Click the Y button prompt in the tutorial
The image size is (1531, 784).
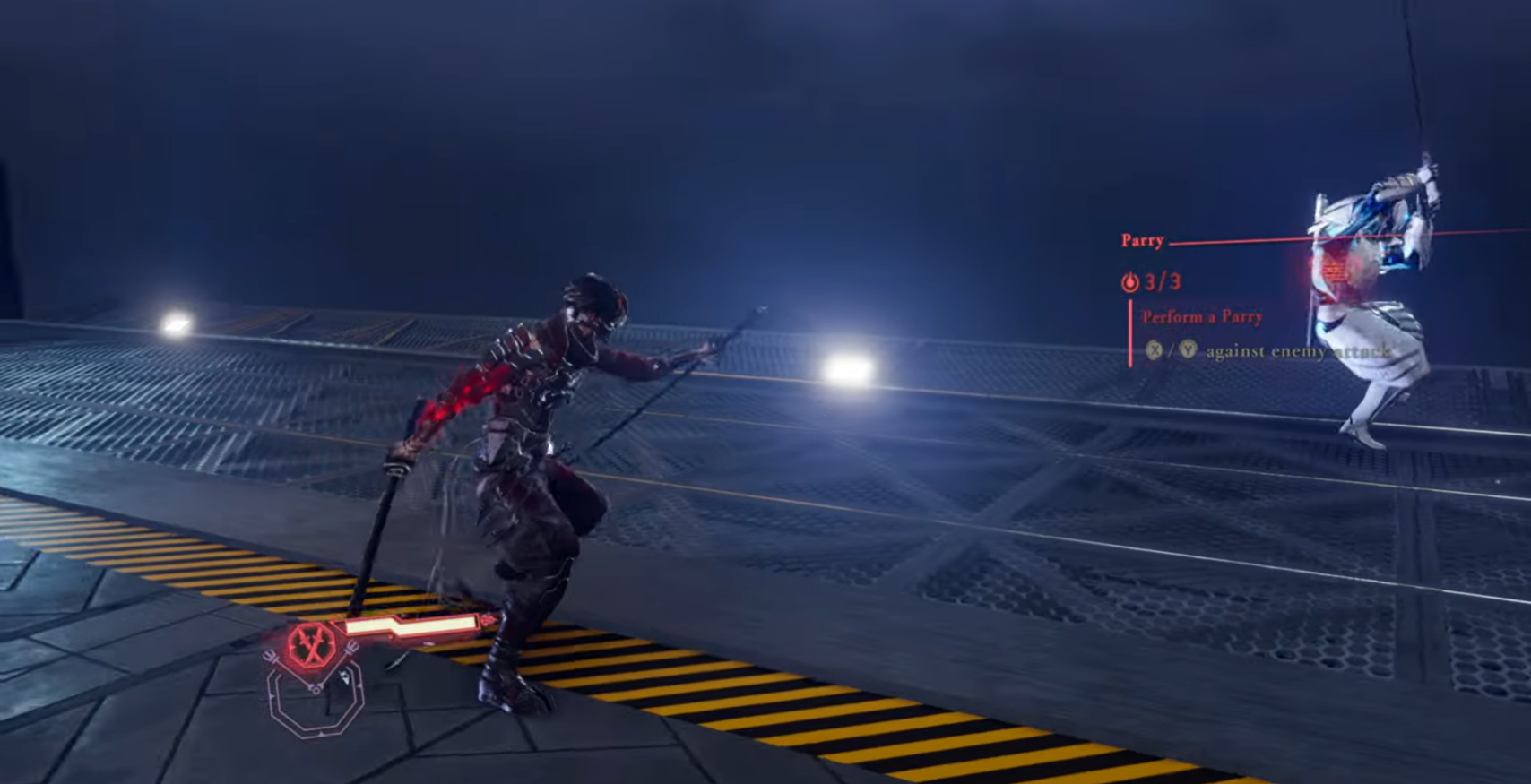point(1187,349)
